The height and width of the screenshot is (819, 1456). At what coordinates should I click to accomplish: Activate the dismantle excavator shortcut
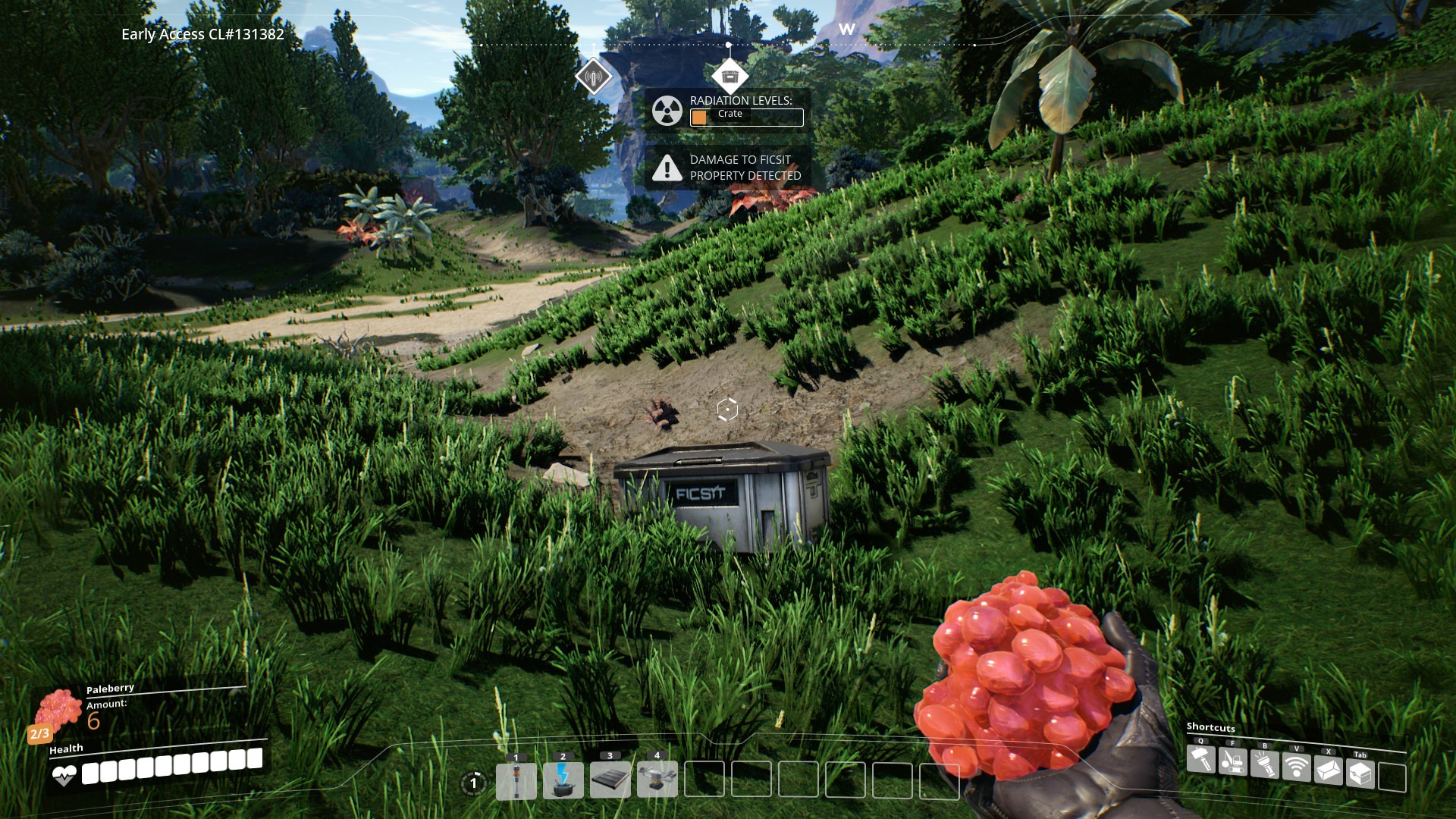(1233, 762)
